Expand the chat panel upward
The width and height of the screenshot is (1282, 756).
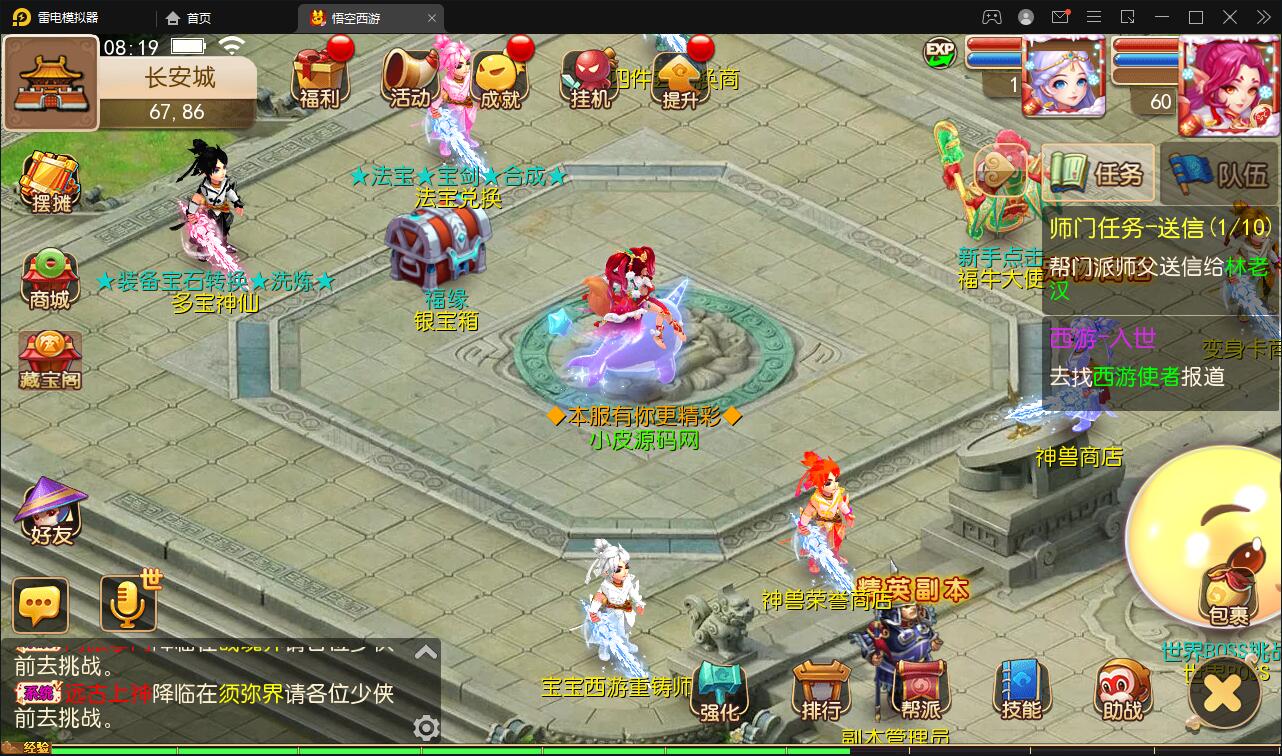click(x=428, y=651)
